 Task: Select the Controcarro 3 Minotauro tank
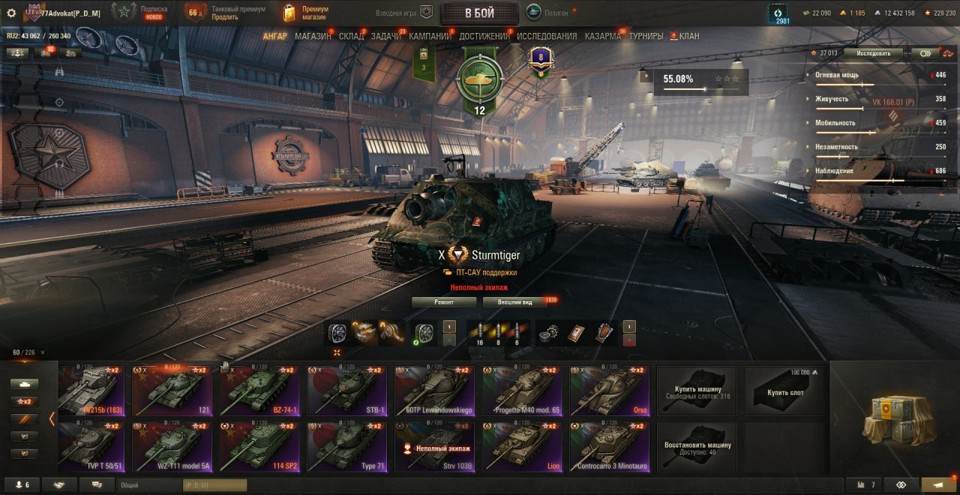click(x=608, y=445)
